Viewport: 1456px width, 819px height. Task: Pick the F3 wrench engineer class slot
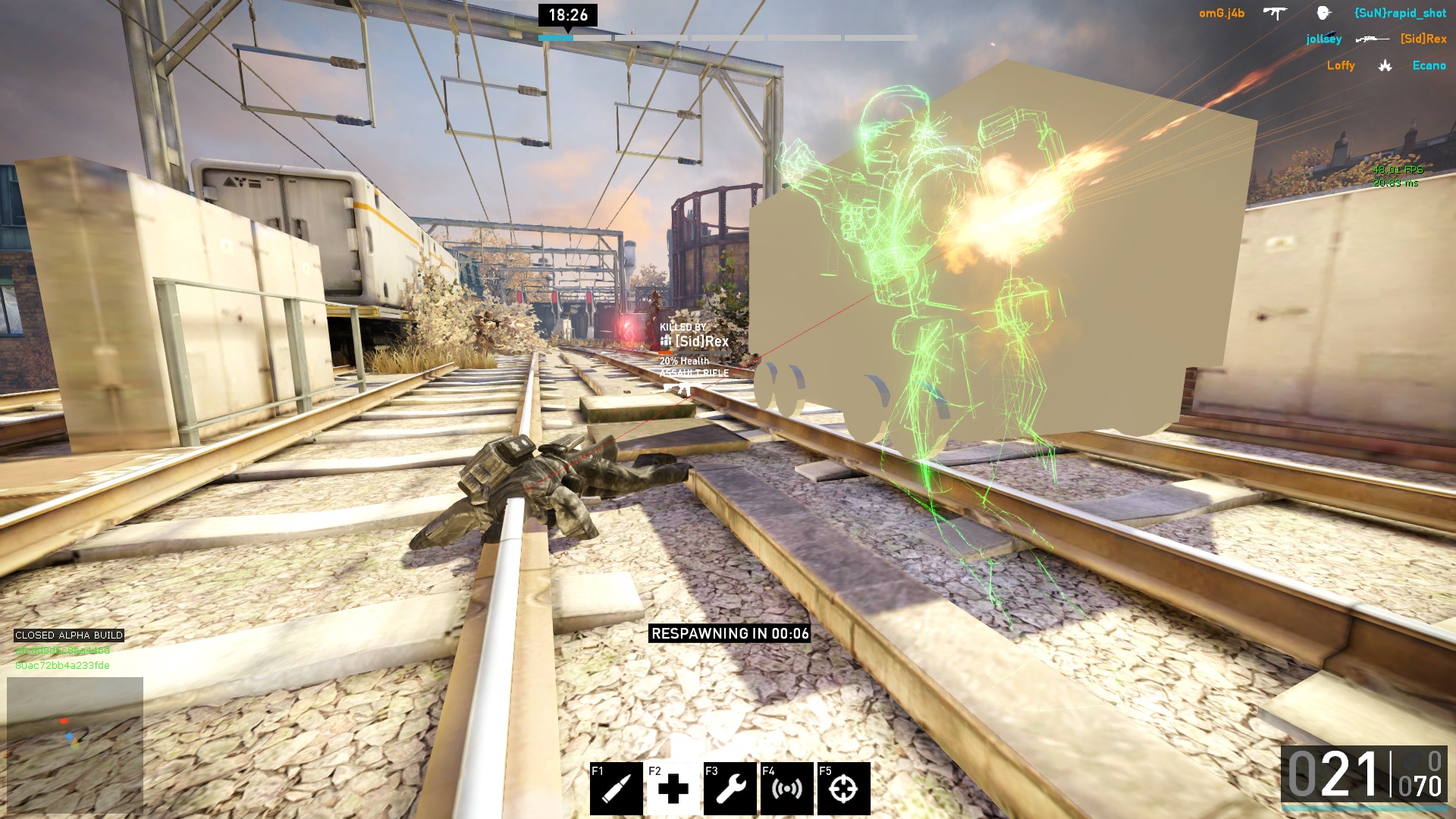pos(730,789)
